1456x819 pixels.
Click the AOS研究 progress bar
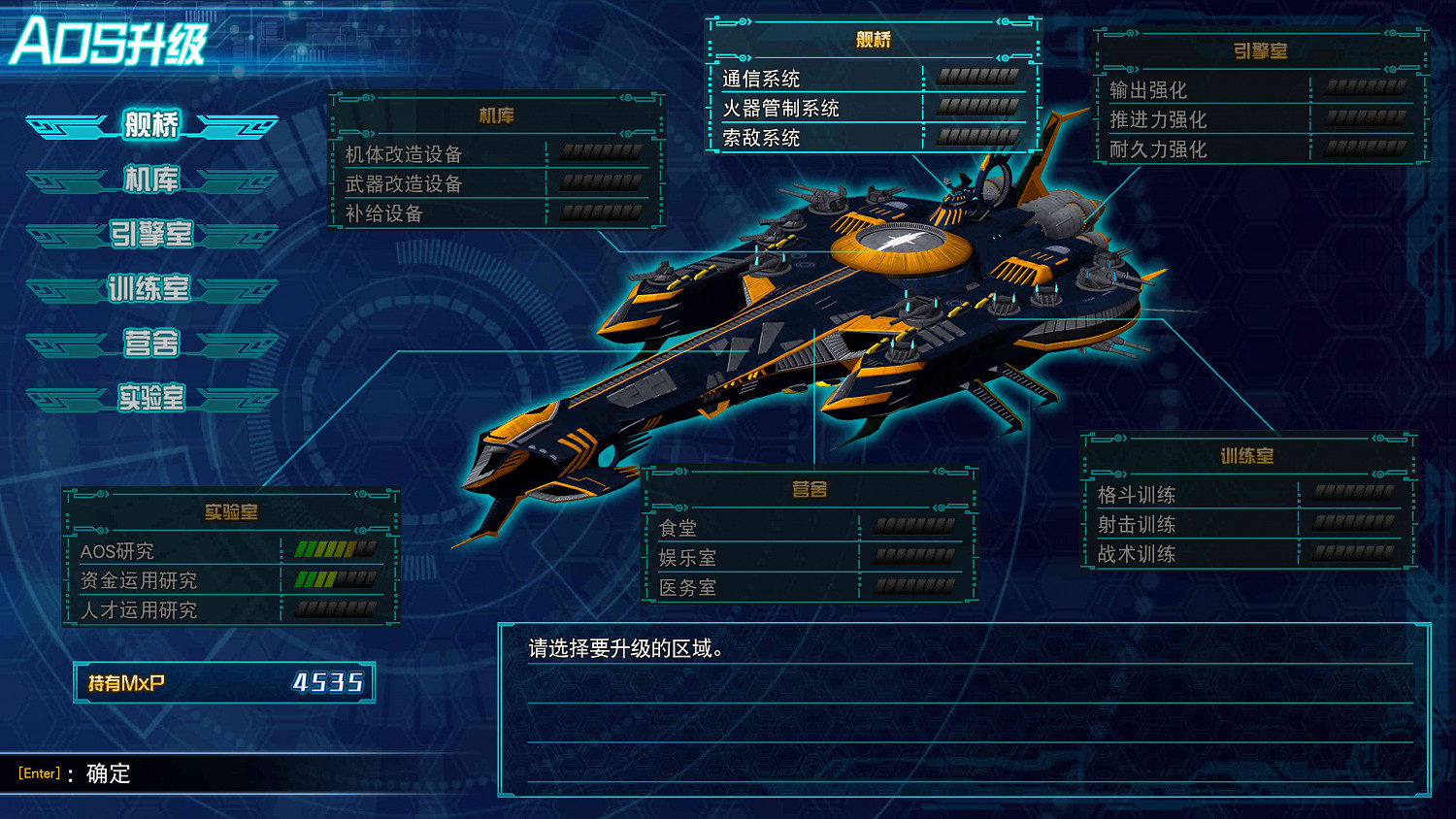335,550
